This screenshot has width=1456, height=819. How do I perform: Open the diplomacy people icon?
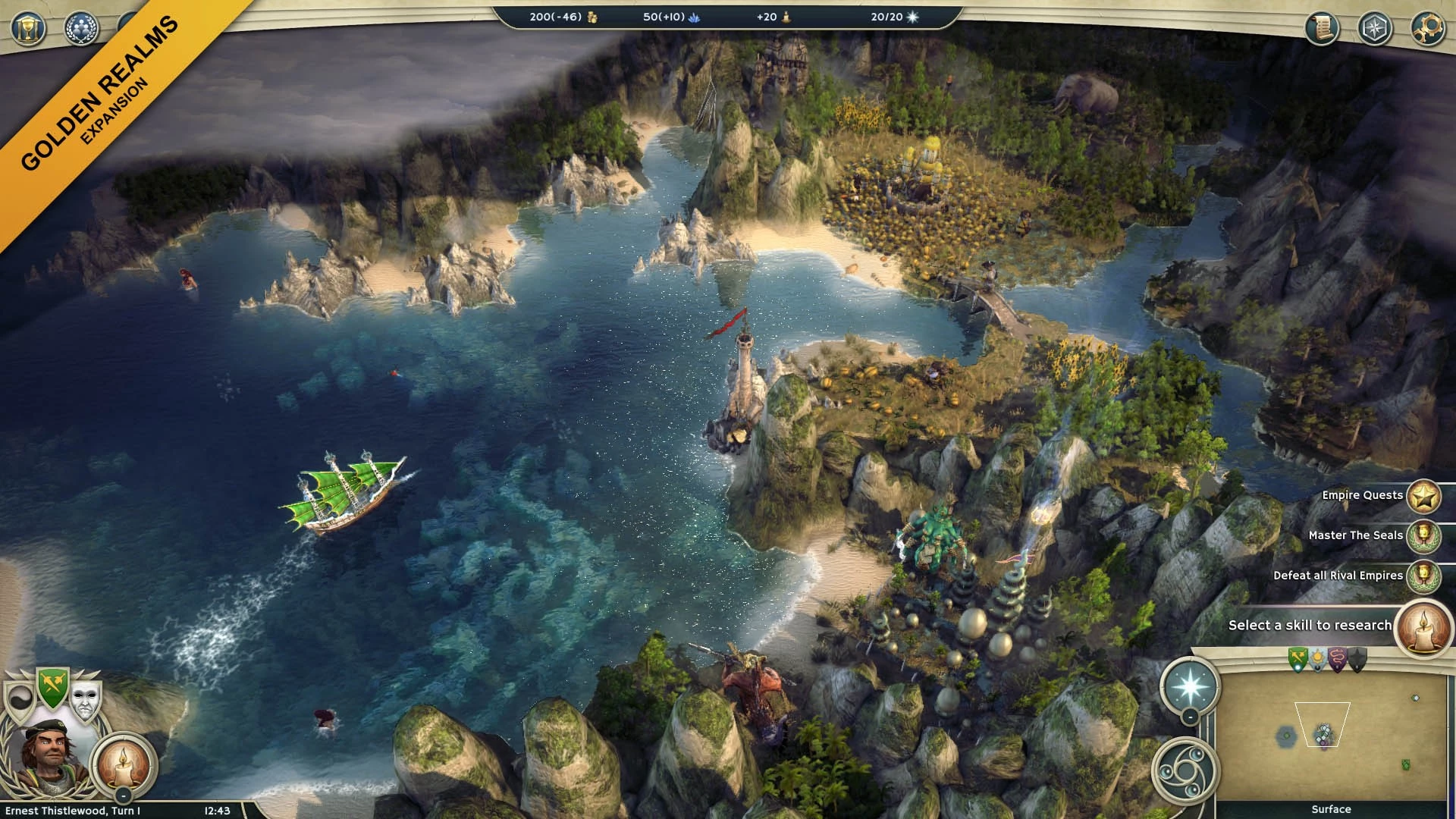click(x=81, y=29)
